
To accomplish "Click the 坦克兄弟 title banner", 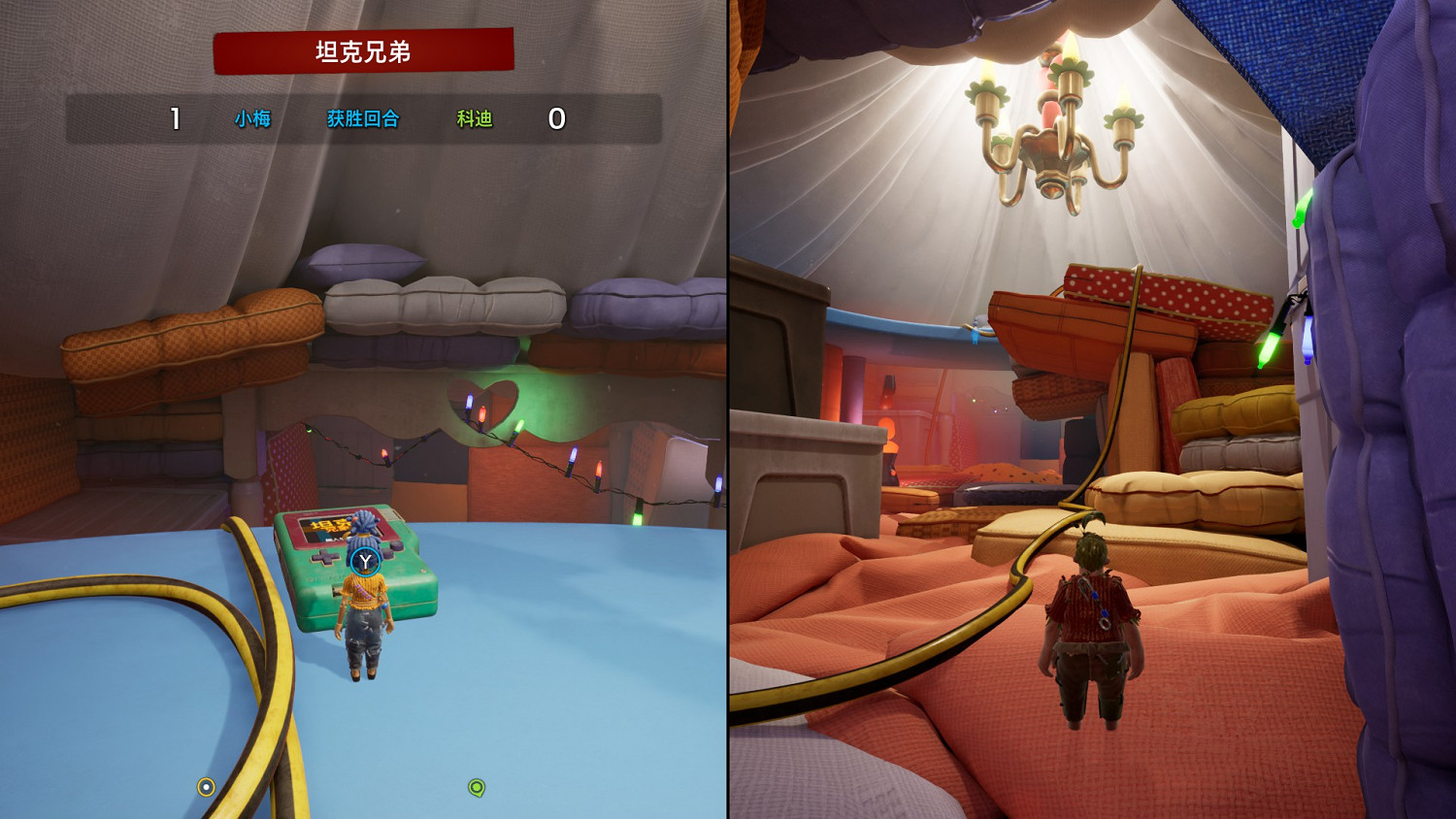I will click(x=362, y=53).
